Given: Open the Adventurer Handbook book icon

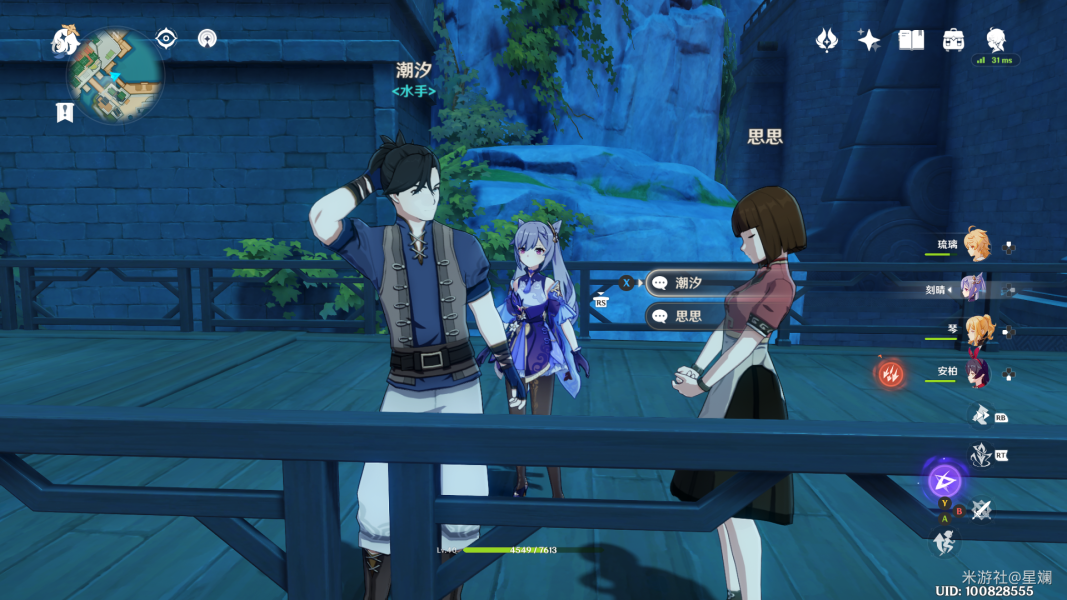Looking at the screenshot, I should pyautogui.click(x=911, y=40).
